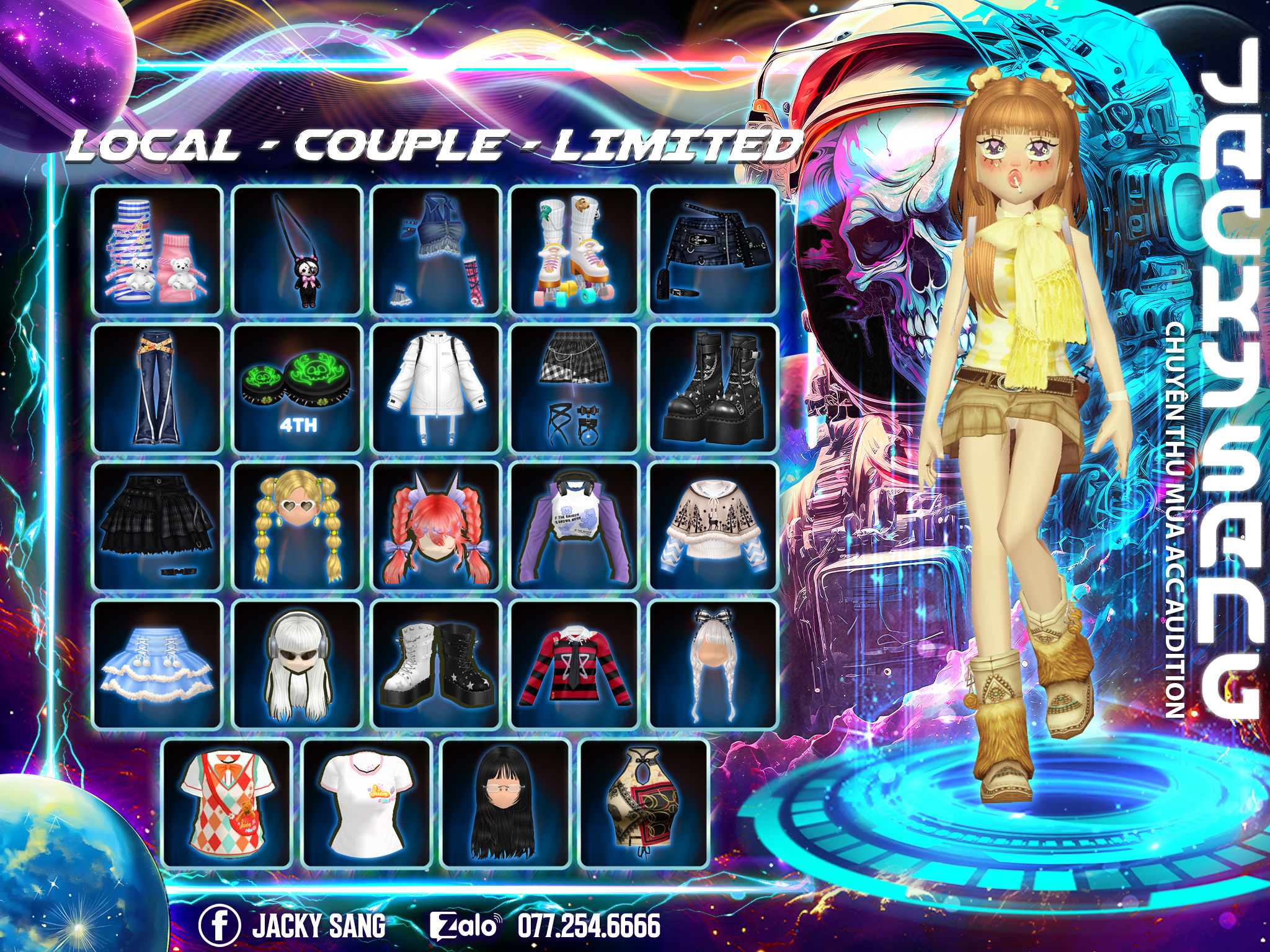Choose the black cat doll crossbody bag
Image resolution: width=1270 pixels, height=952 pixels.
click(x=297, y=250)
